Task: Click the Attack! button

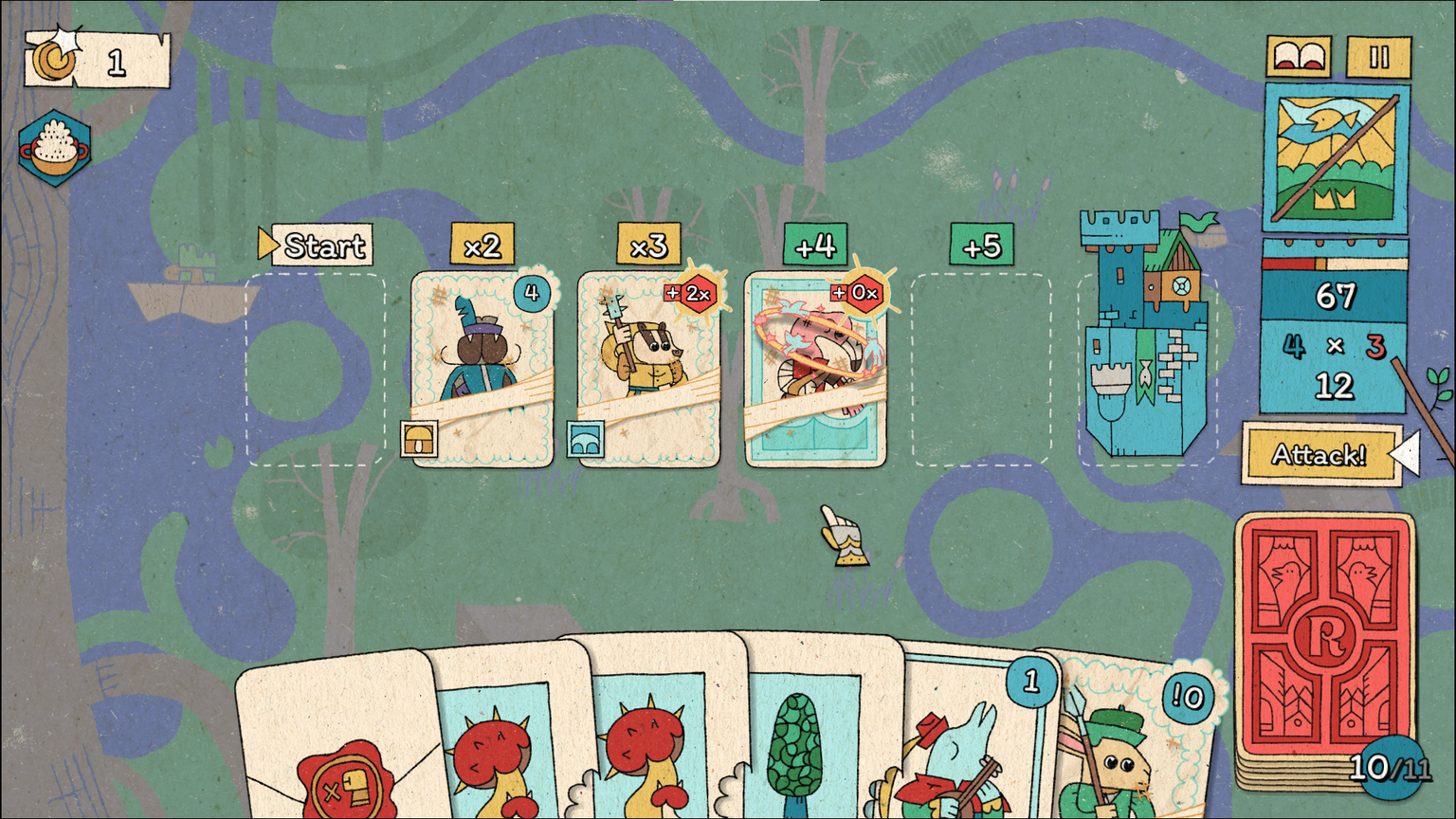Action: pyautogui.click(x=1319, y=455)
